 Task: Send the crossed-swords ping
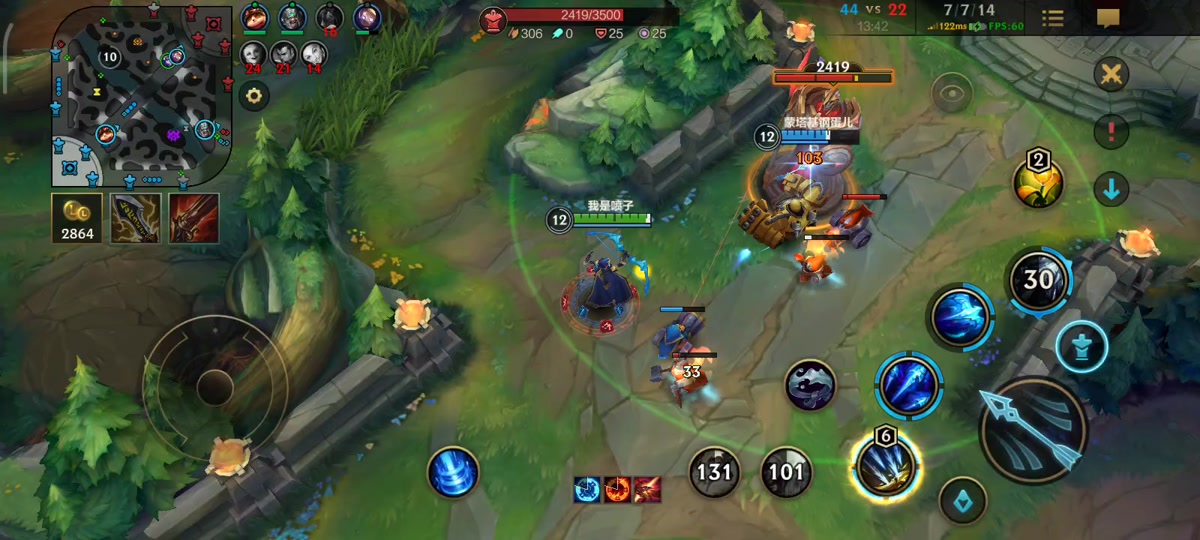[1111, 74]
